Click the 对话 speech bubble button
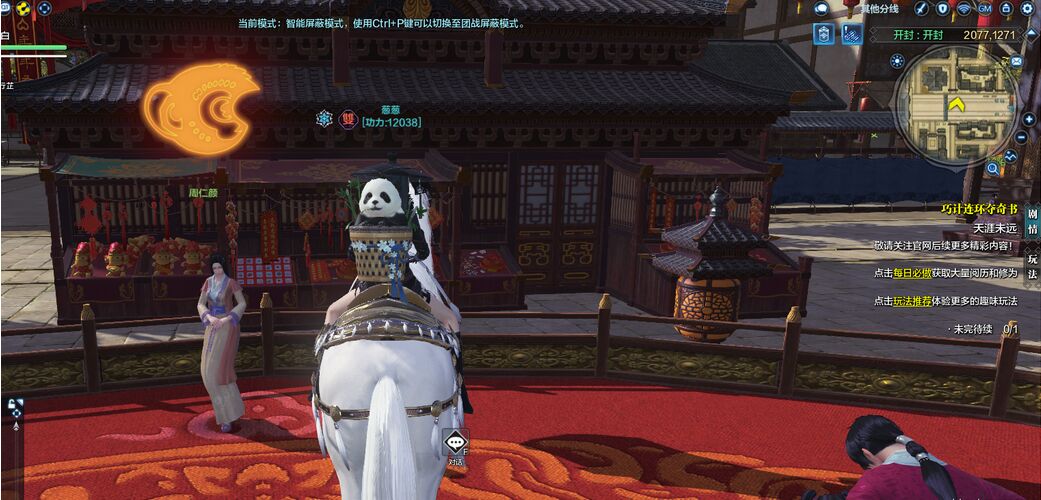1041x500 pixels. tap(455, 445)
